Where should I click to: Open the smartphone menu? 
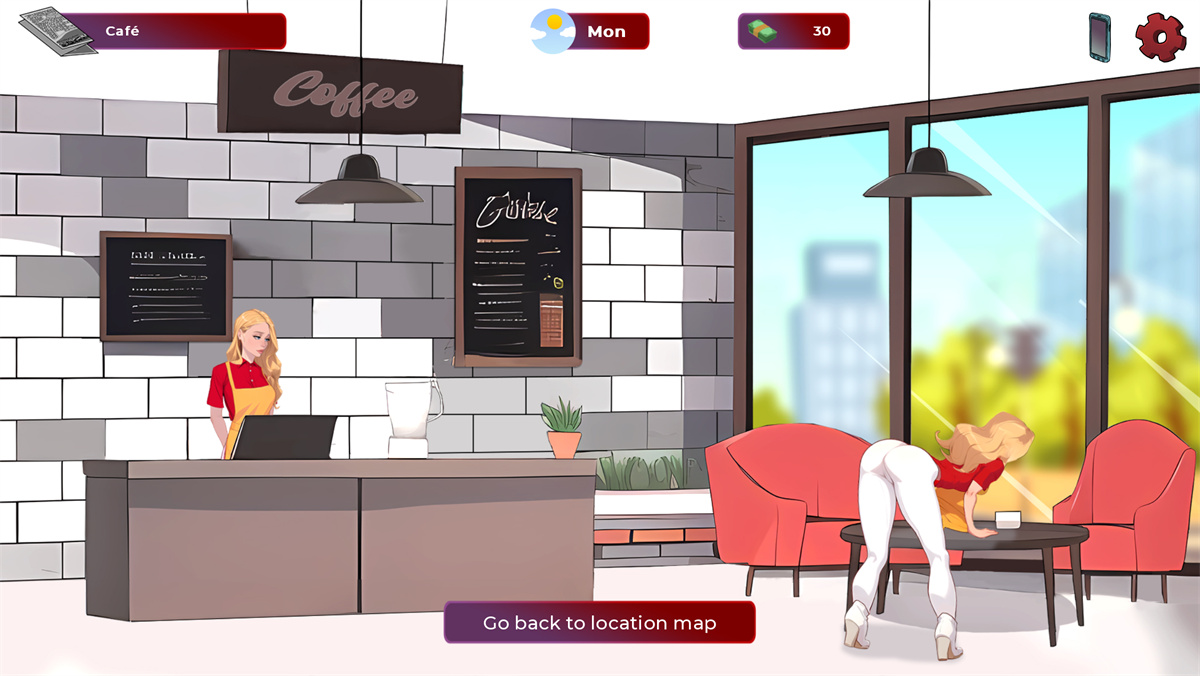point(1100,37)
